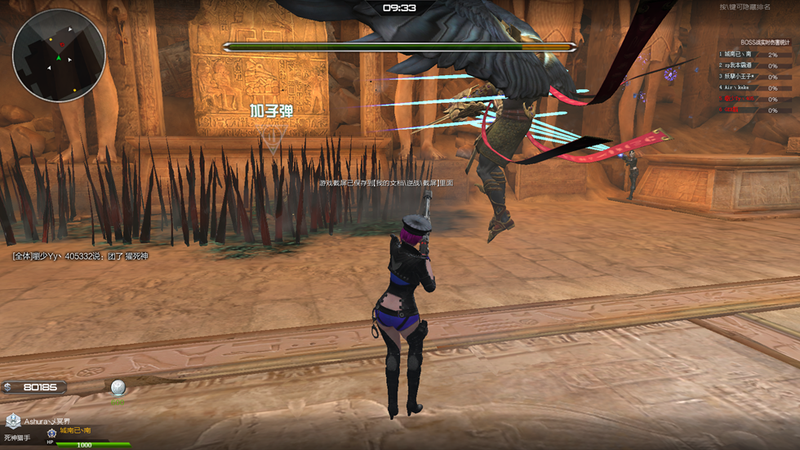Click the circular minimap
The image size is (800, 450).
(x=59, y=56)
